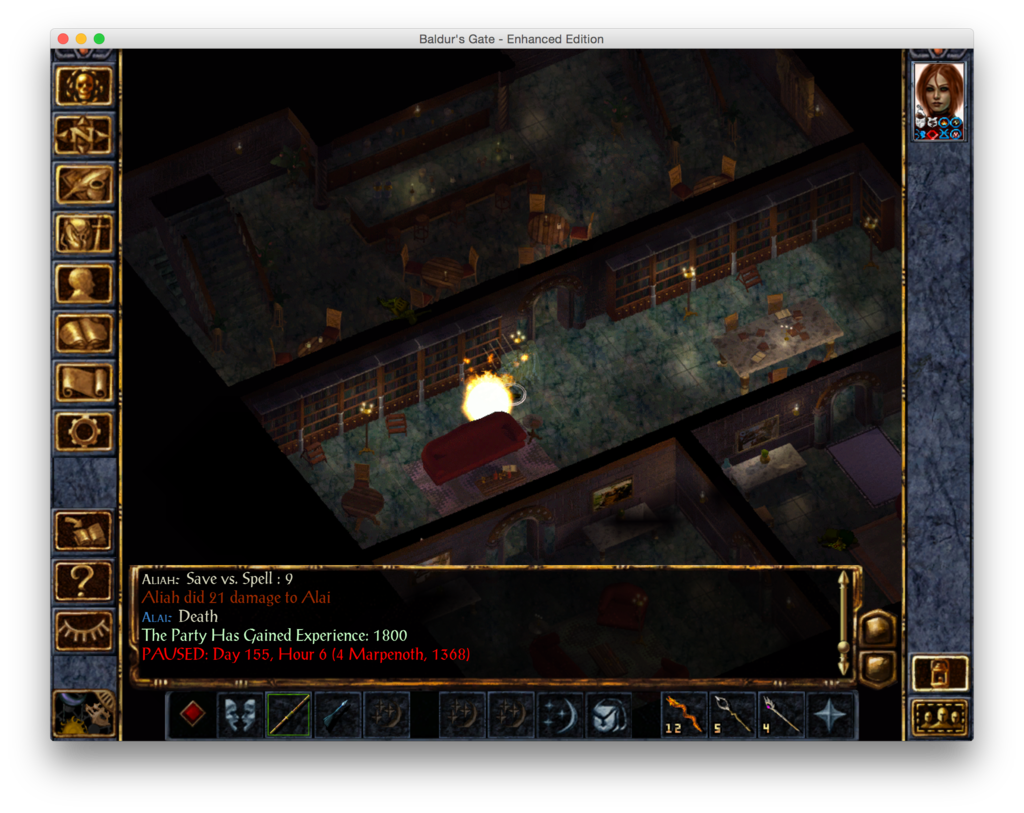1024x813 pixels.
Task: Click the quick save book button
Action: point(84,529)
